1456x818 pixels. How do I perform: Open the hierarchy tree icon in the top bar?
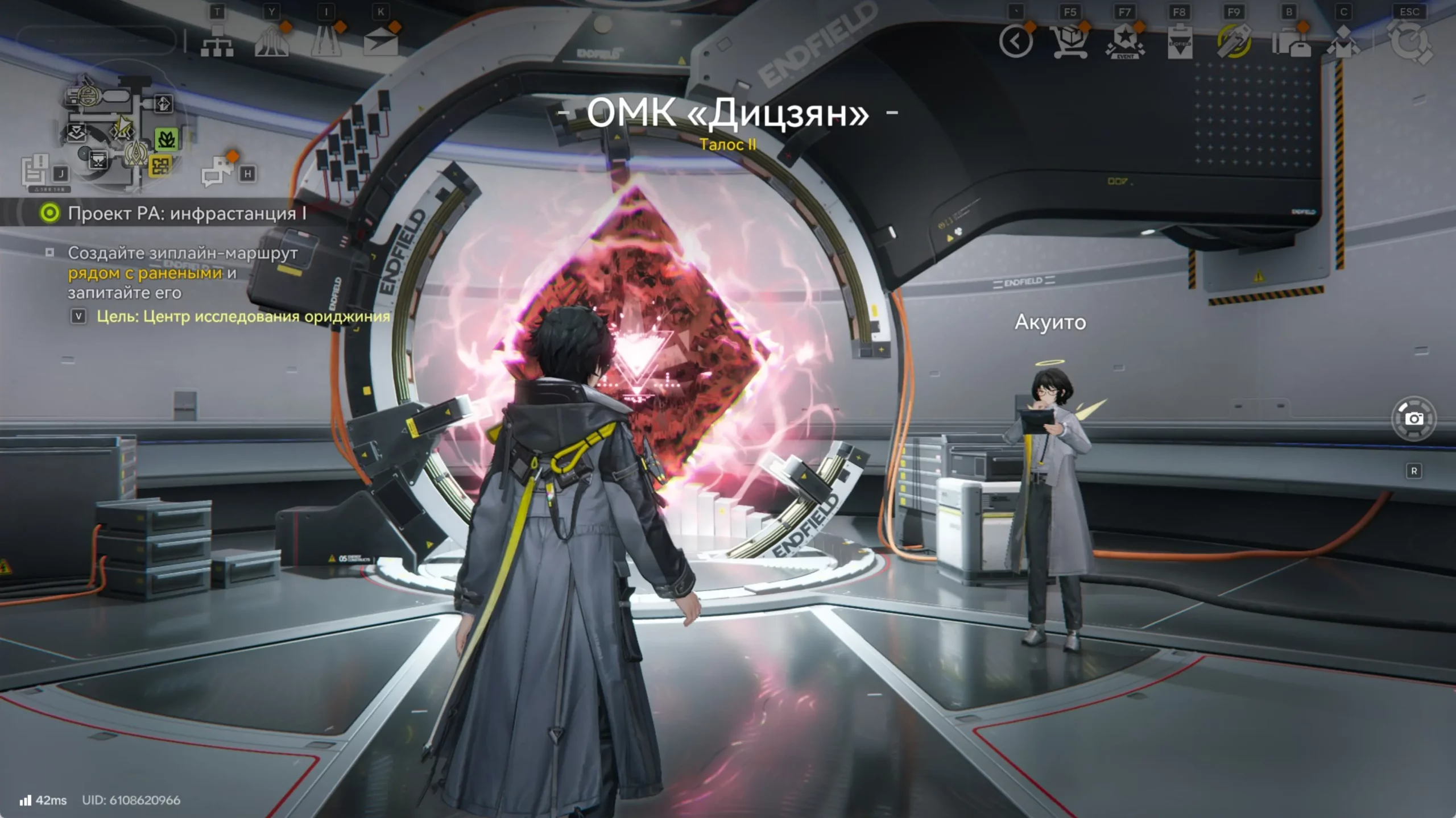[x=217, y=41]
